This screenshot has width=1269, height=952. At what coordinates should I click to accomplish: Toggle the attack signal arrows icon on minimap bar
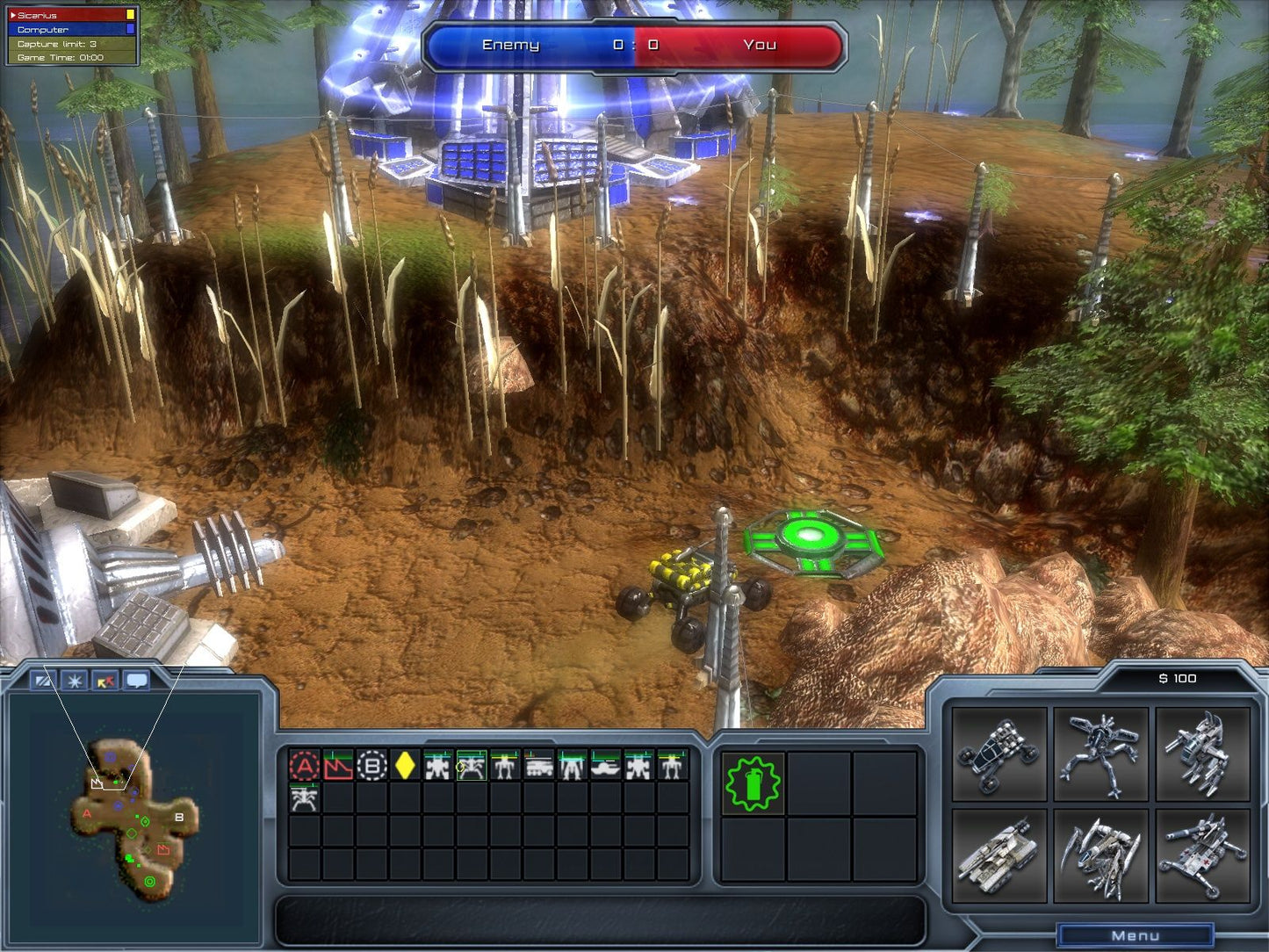105,682
